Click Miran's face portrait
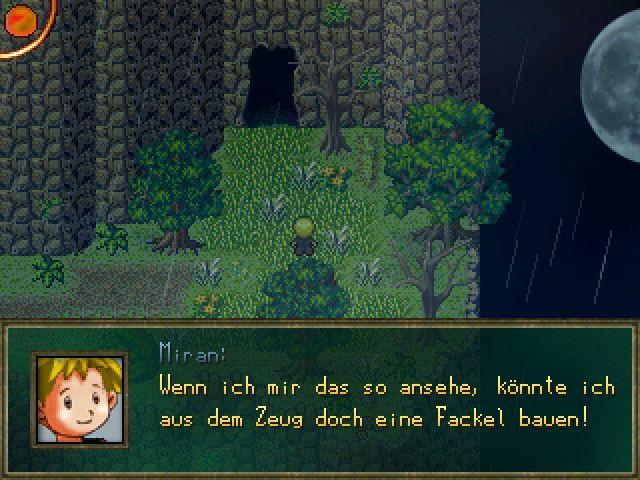This screenshot has width=640, height=480. pyautogui.click(x=80, y=400)
